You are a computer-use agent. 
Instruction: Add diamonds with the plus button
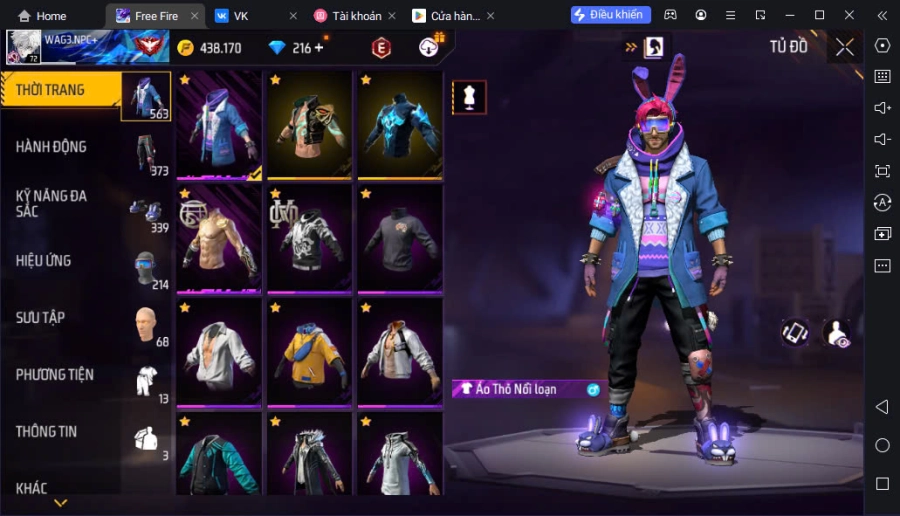319,48
